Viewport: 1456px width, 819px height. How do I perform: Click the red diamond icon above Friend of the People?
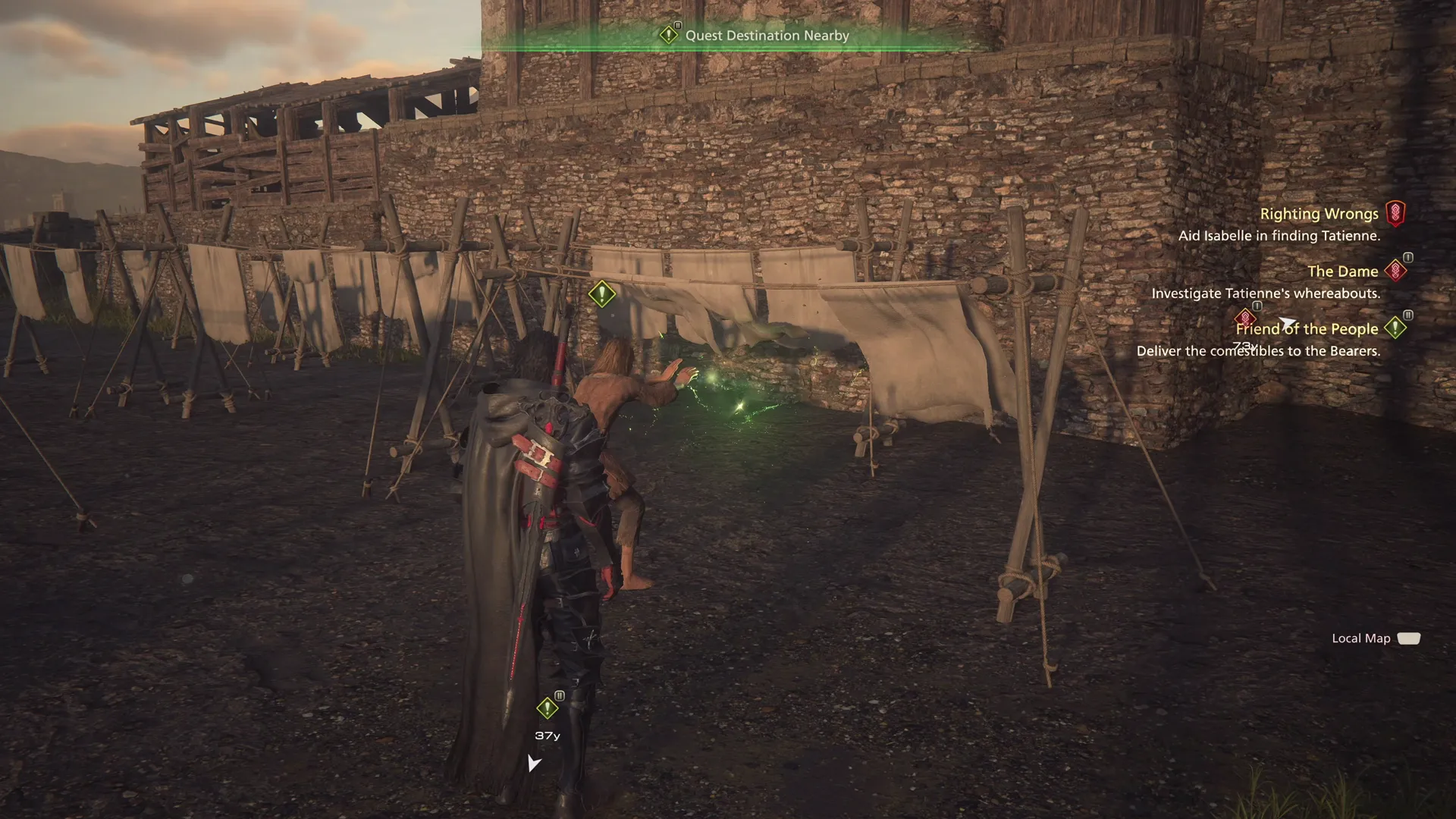pos(1246,319)
